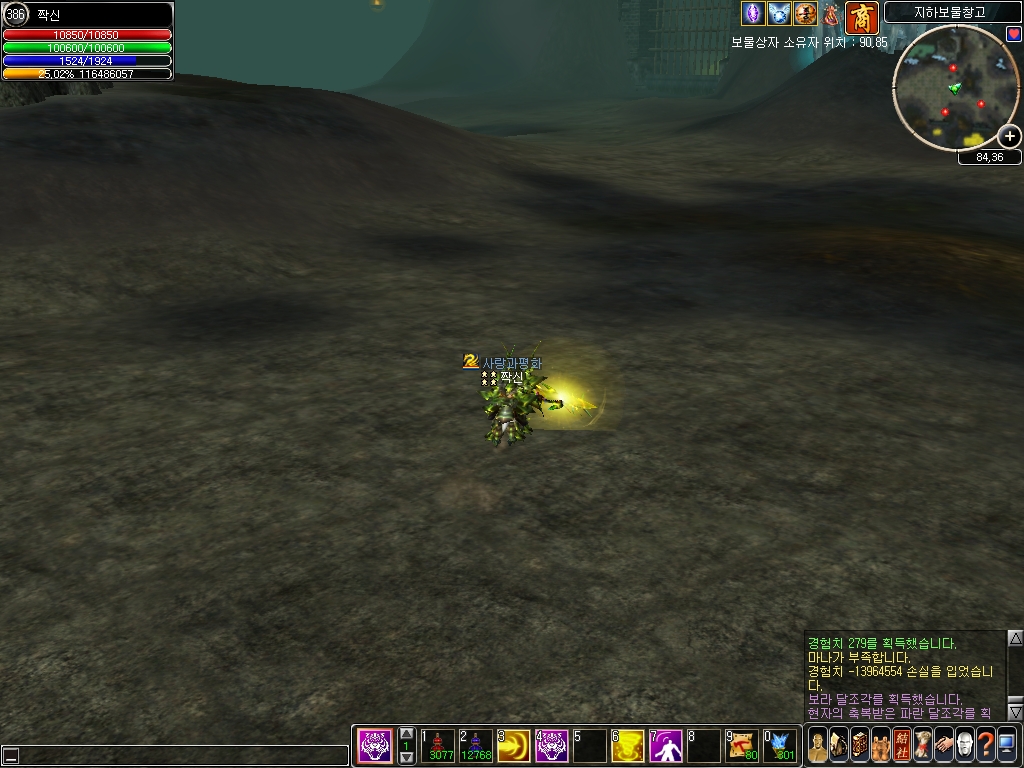1024x768 pixels.
Task: Switch hotbar page with the up arrow
Action: pyautogui.click(x=406, y=733)
